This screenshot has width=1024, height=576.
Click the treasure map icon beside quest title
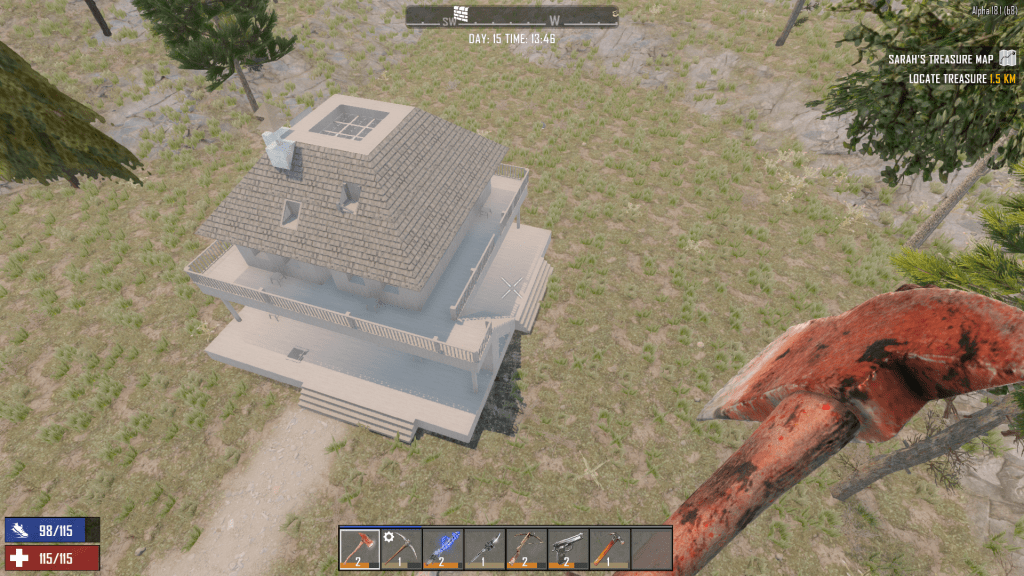tap(1008, 59)
